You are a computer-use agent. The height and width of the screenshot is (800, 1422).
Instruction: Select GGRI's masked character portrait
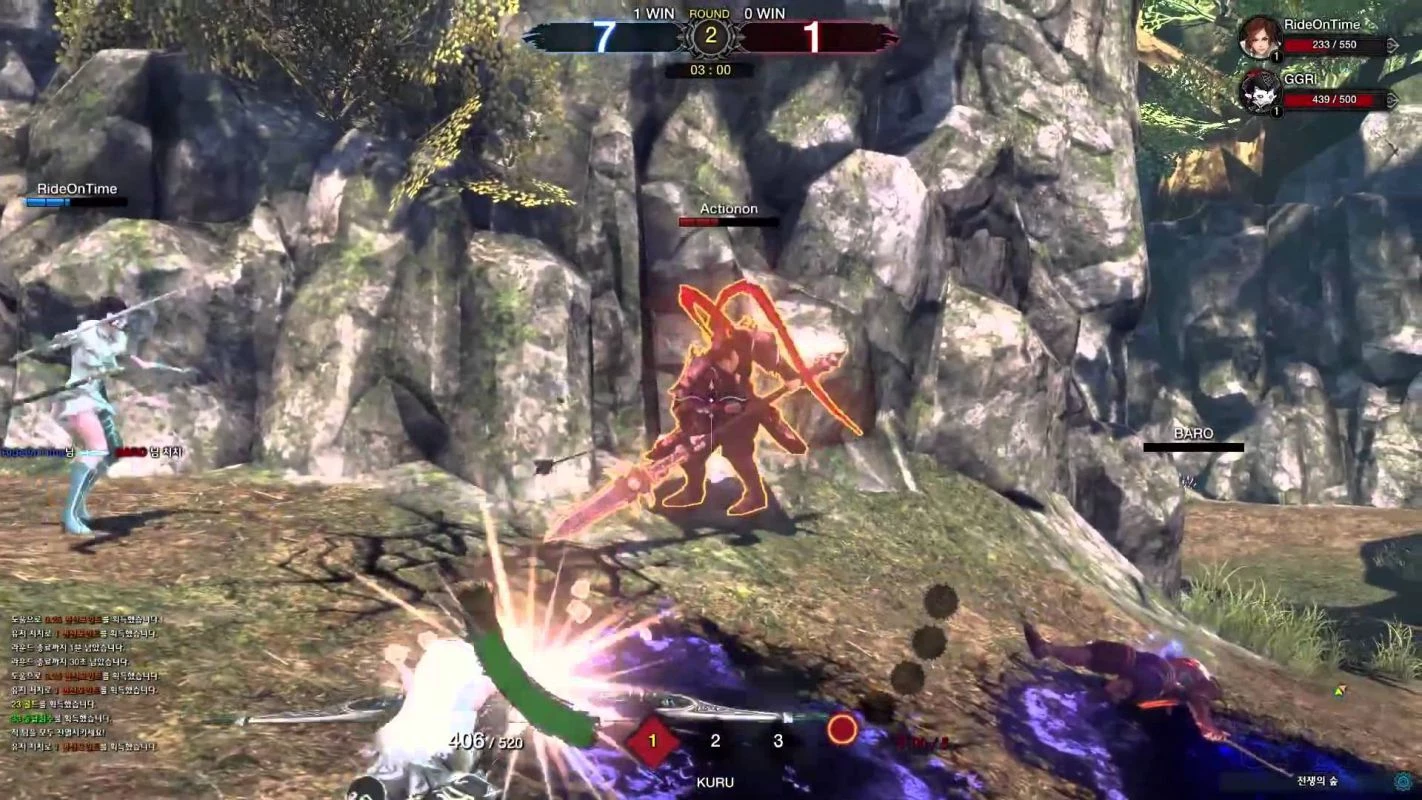(1259, 91)
